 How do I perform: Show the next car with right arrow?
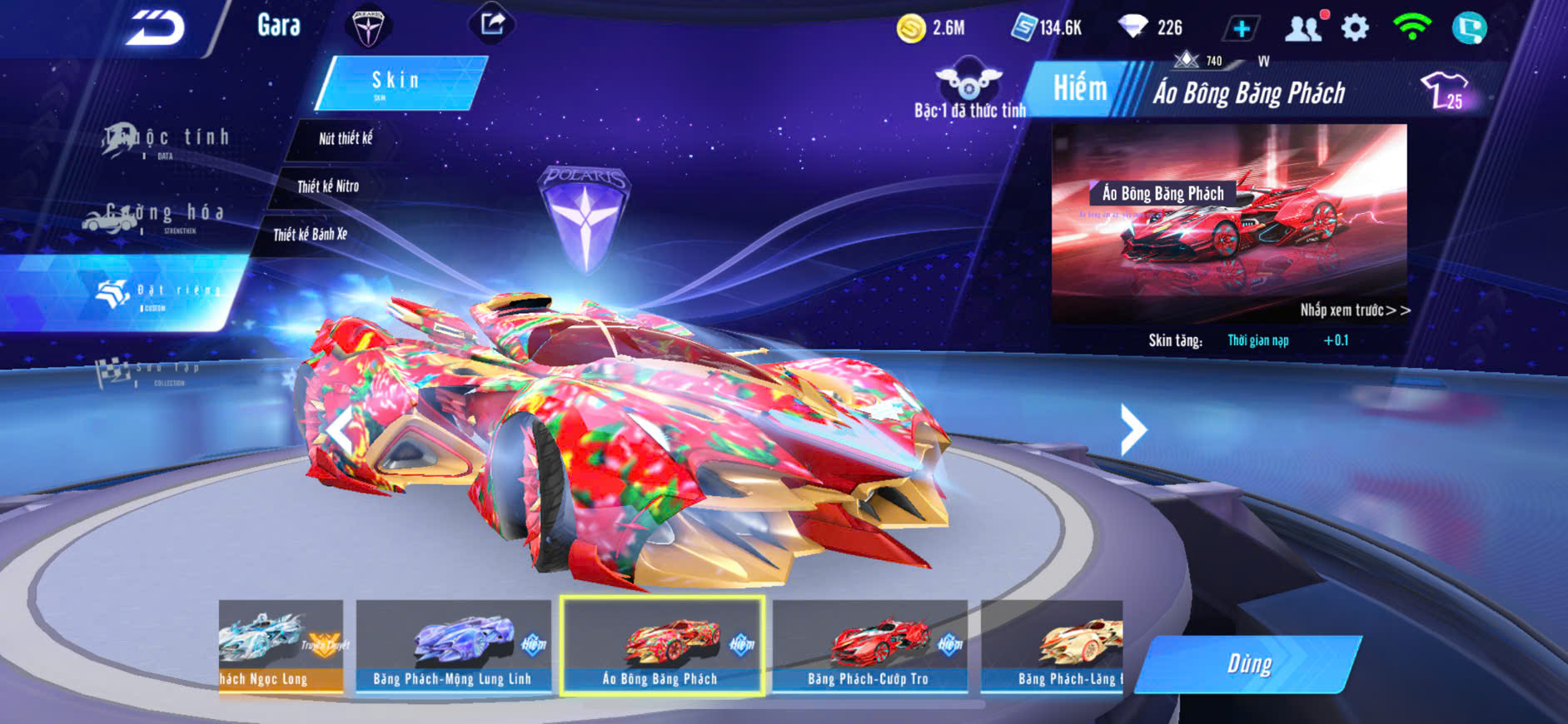(1132, 429)
